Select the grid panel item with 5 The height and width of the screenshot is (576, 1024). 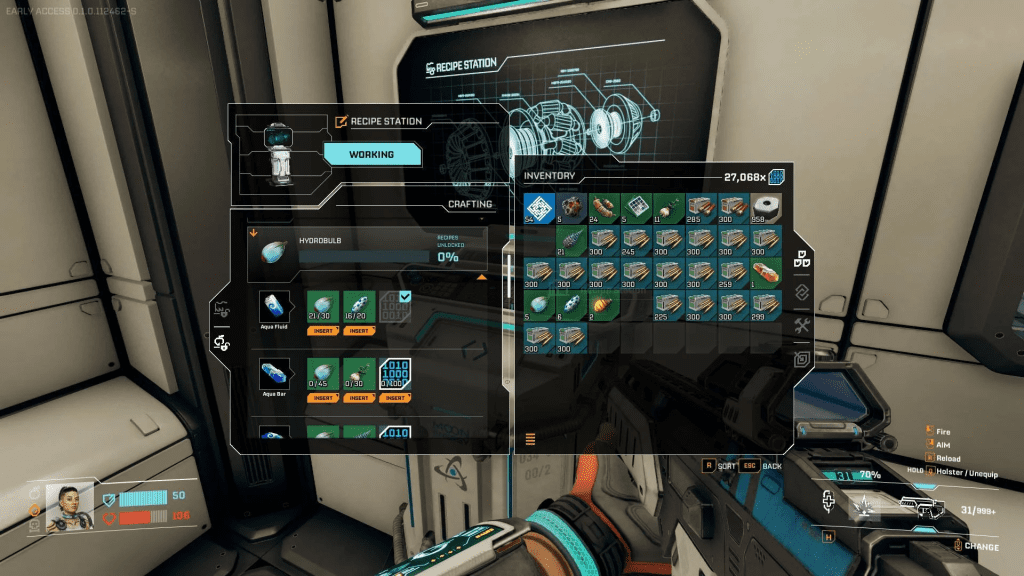point(637,208)
